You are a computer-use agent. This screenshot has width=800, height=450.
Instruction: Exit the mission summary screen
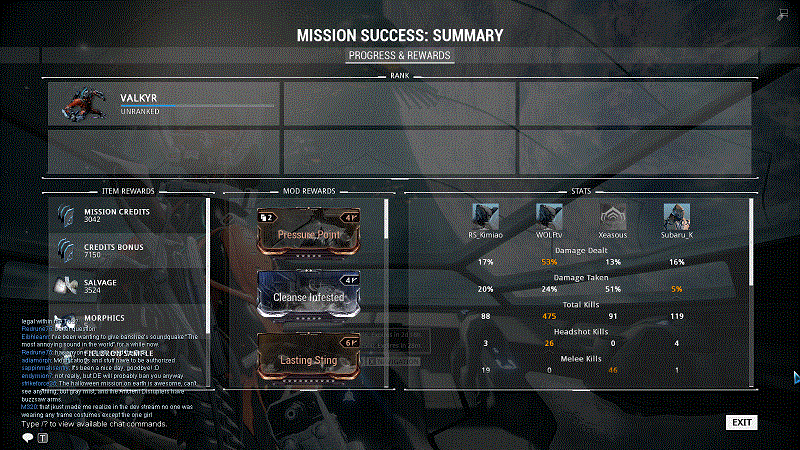pyautogui.click(x=741, y=422)
